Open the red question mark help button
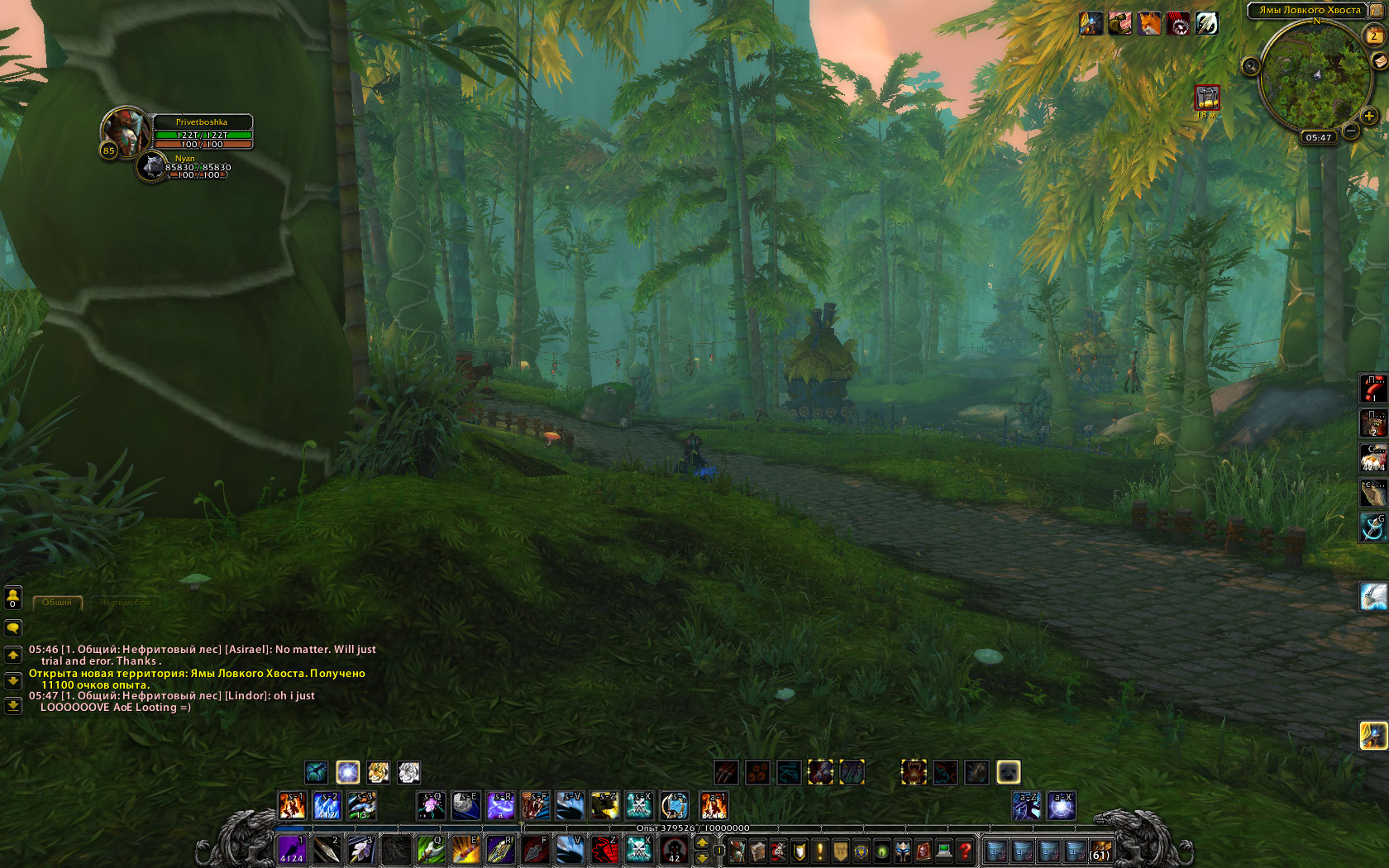 (x=965, y=850)
